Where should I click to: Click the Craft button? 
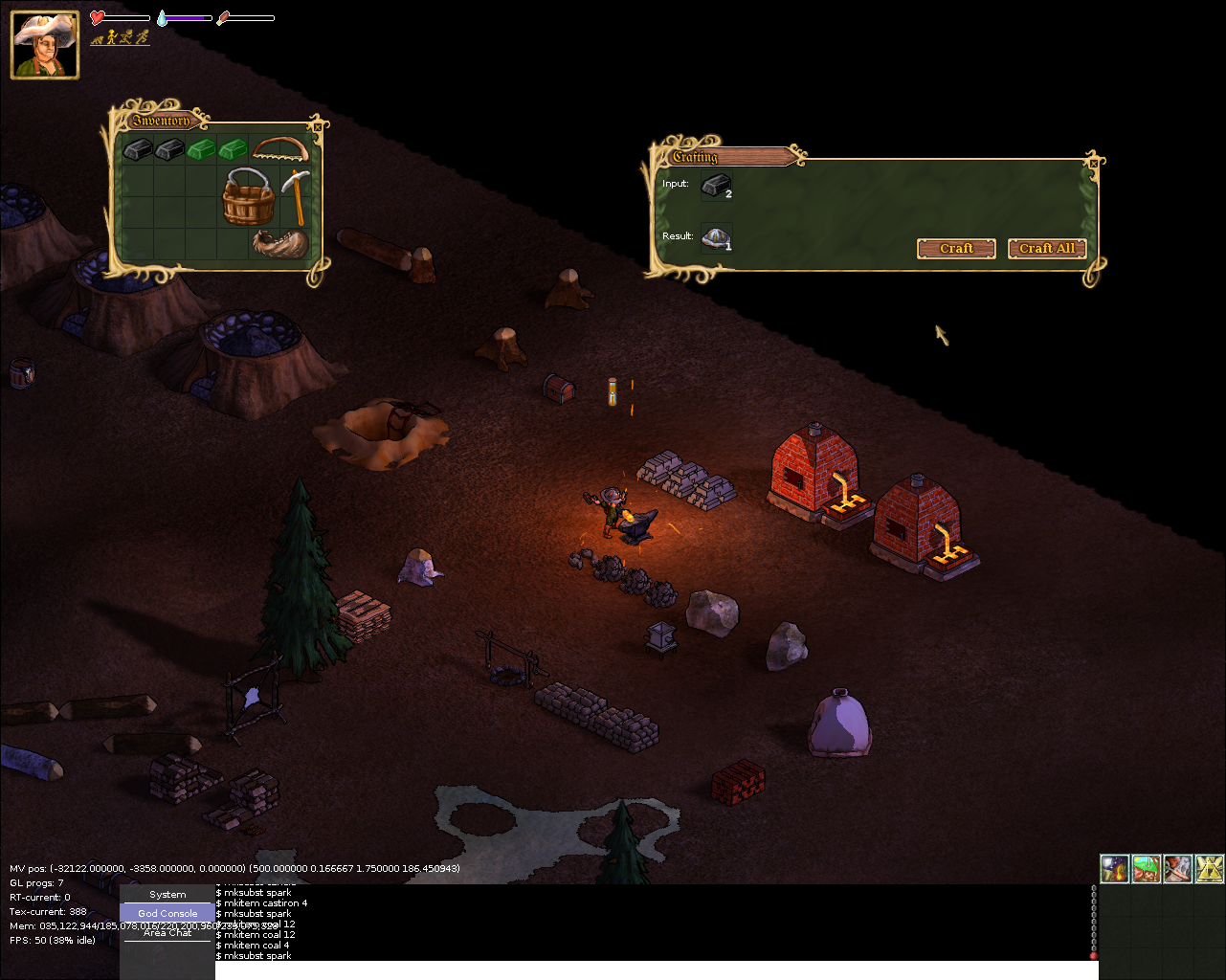coord(956,249)
